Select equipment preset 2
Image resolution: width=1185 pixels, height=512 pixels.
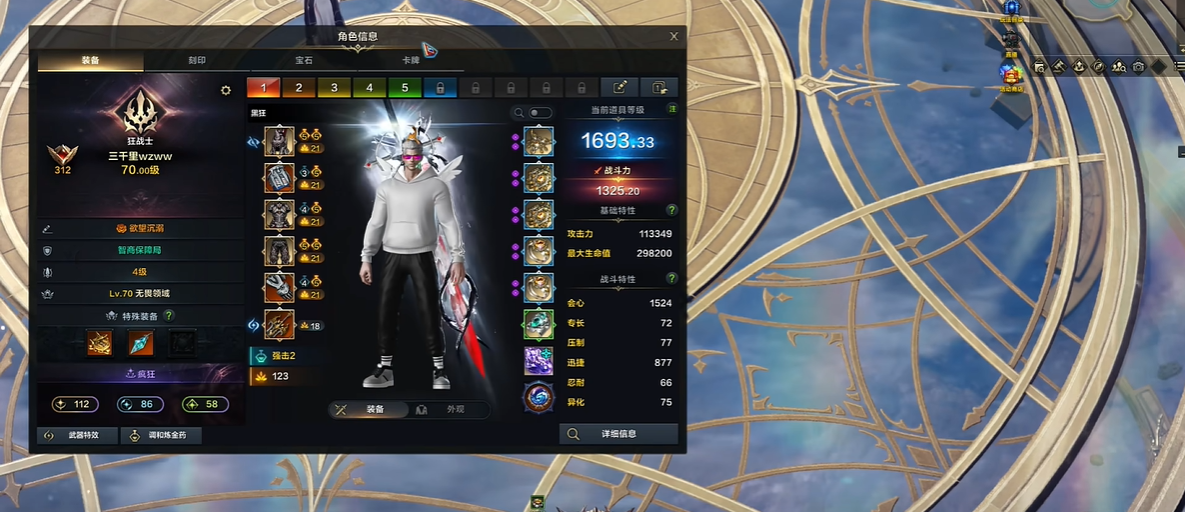[x=299, y=88]
